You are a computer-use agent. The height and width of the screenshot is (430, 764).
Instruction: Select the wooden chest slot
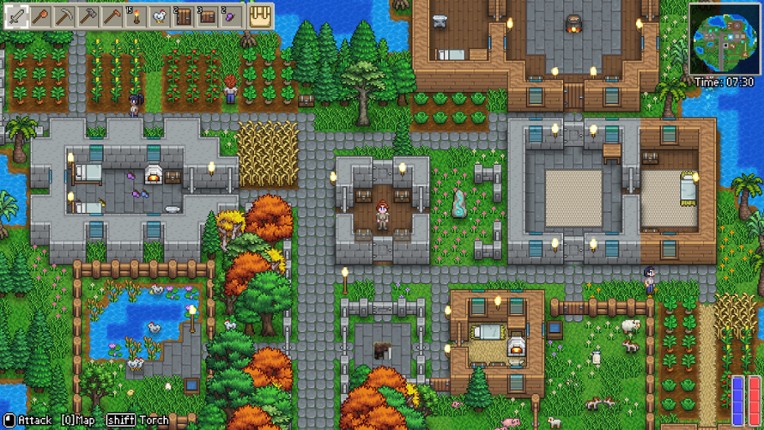coord(208,16)
